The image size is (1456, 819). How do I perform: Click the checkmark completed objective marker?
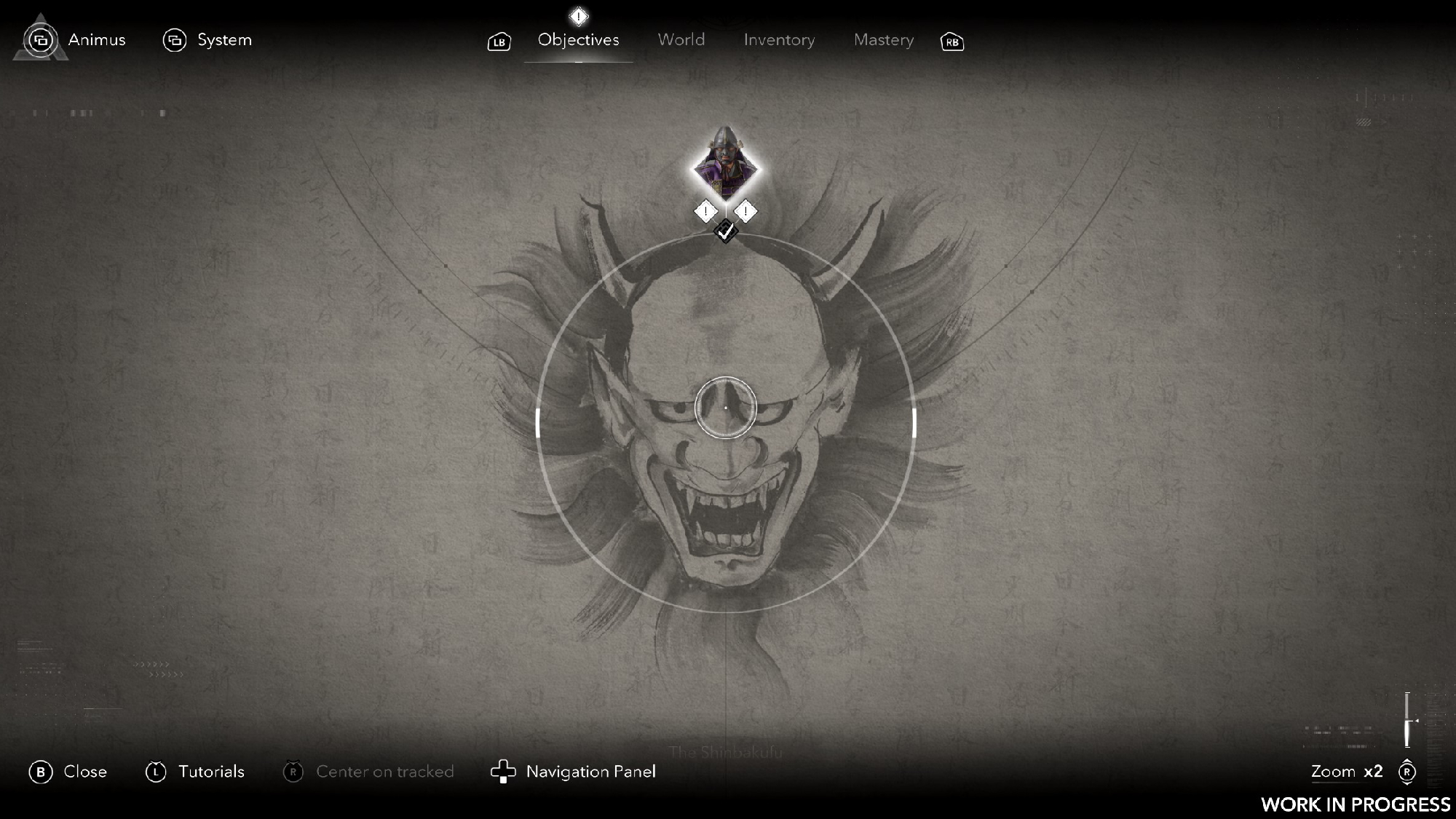point(725,232)
